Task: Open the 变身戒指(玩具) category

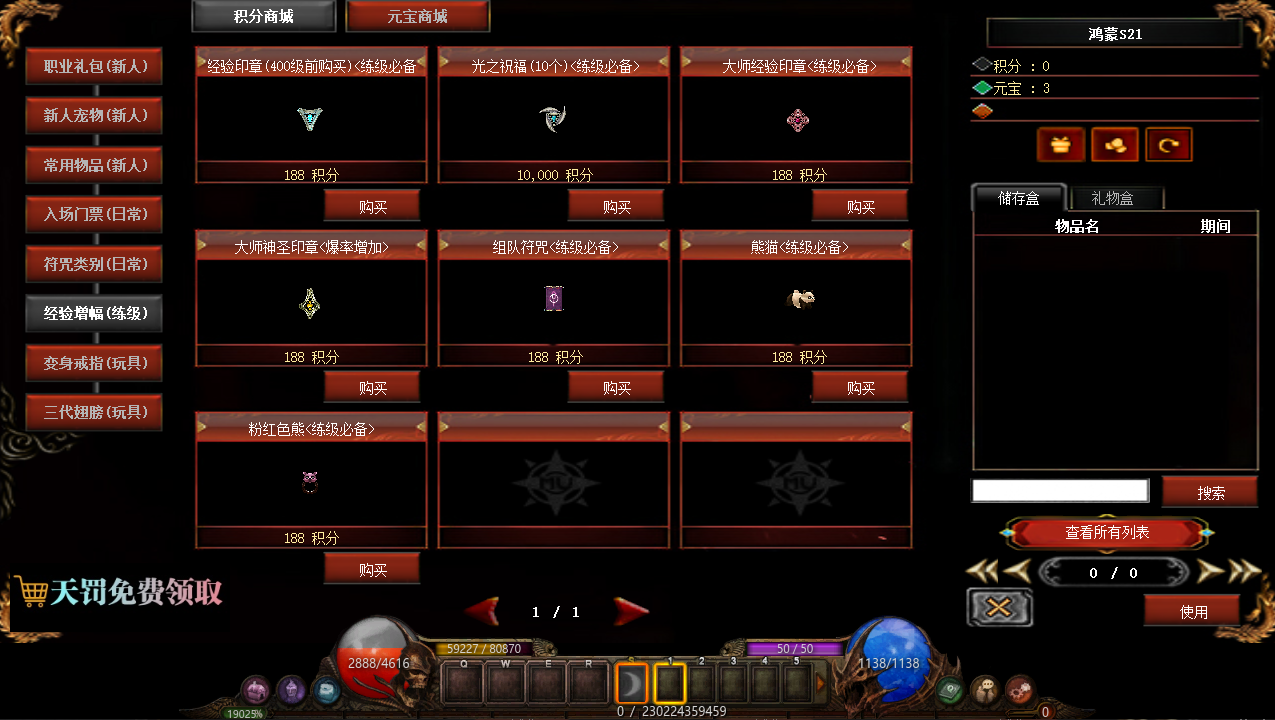Action: pyautogui.click(x=95, y=363)
